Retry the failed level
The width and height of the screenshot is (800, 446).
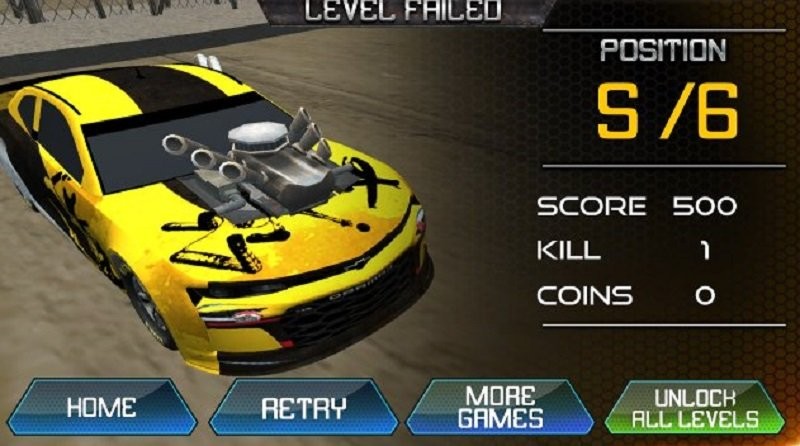click(303, 408)
